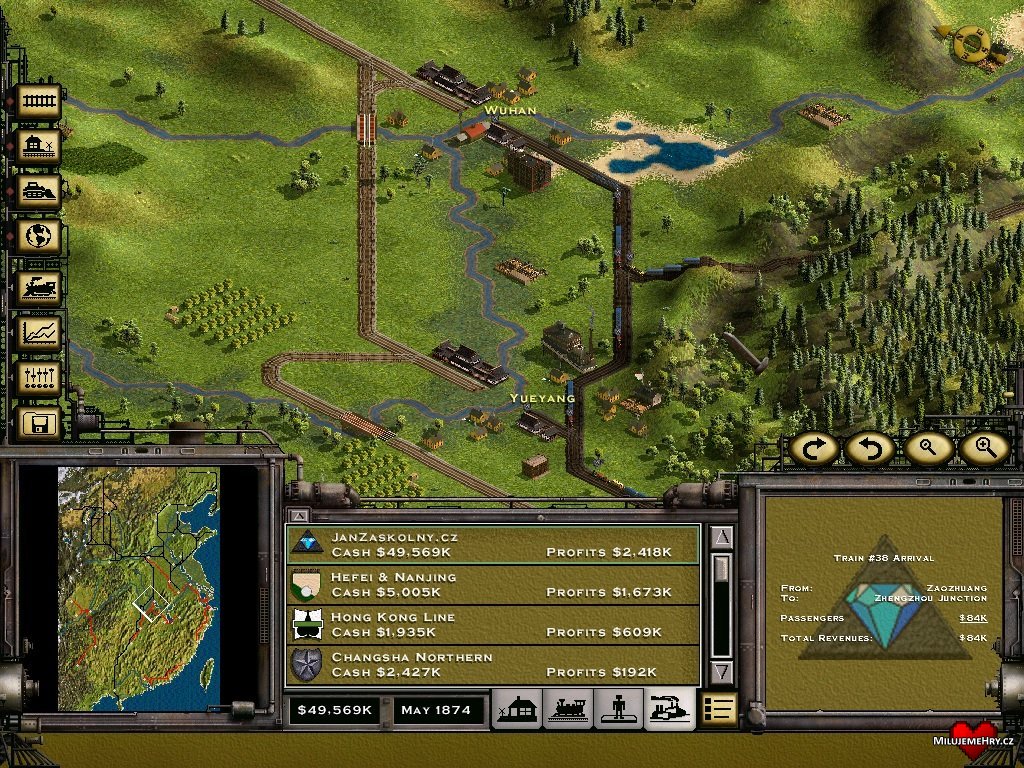
Task: Open the build station tool
Action: click(38, 147)
